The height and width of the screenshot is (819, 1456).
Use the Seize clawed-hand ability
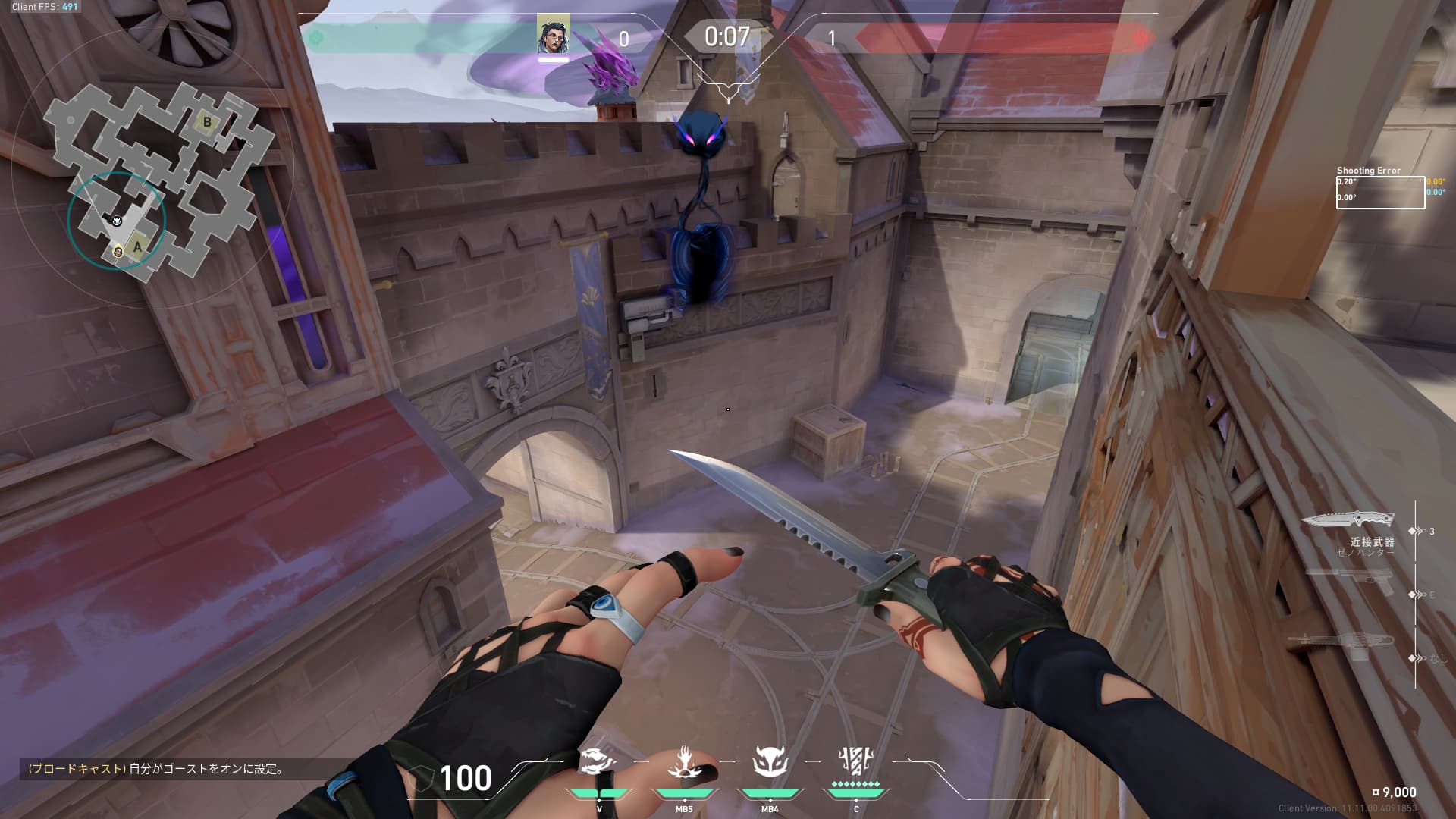(684, 763)
